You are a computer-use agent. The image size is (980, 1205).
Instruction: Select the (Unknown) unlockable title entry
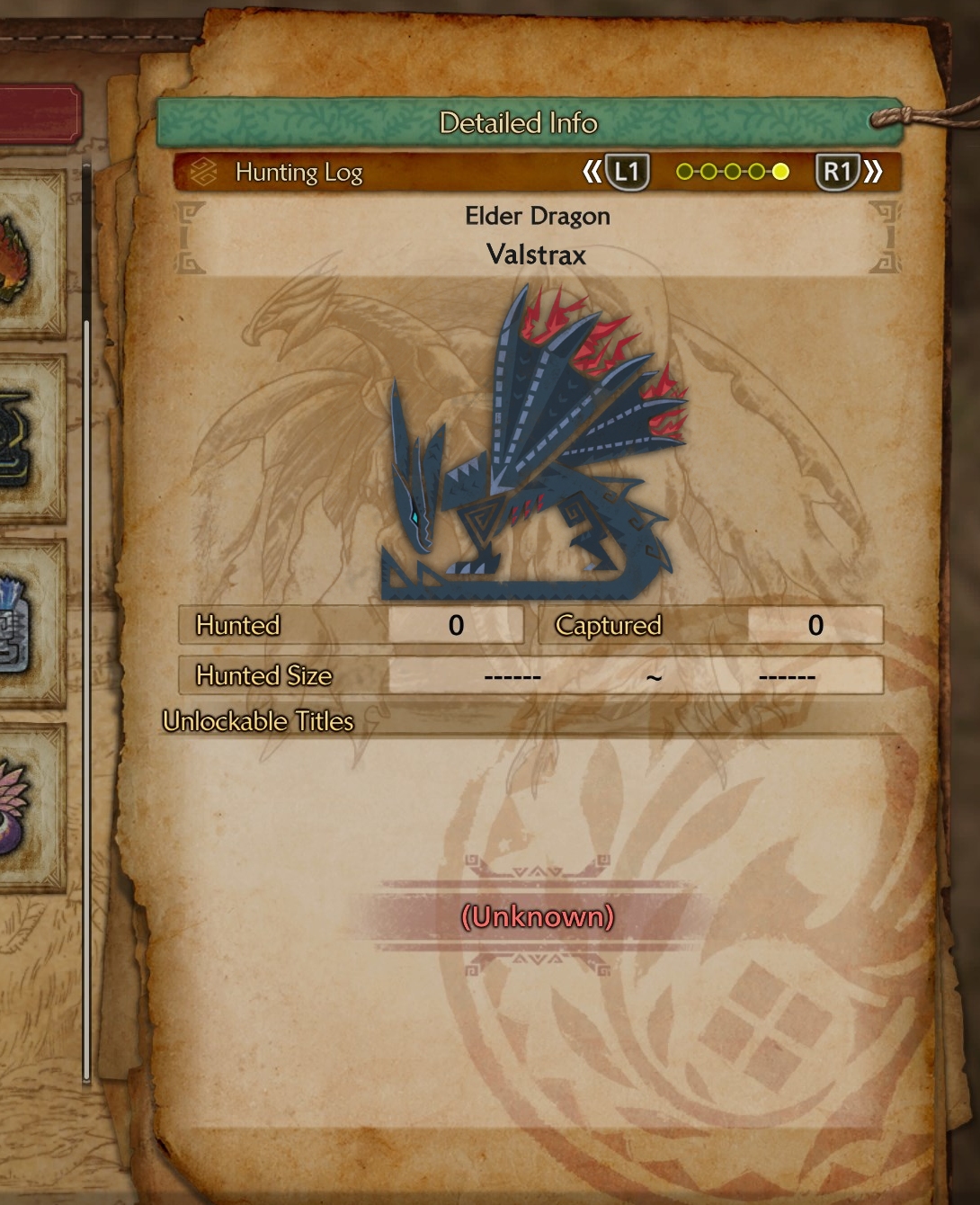(537, 916)
